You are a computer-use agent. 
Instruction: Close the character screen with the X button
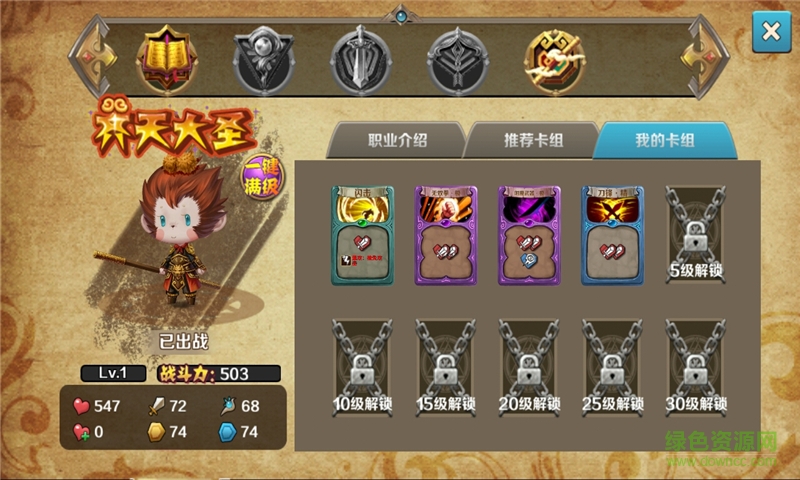[771, 32]
